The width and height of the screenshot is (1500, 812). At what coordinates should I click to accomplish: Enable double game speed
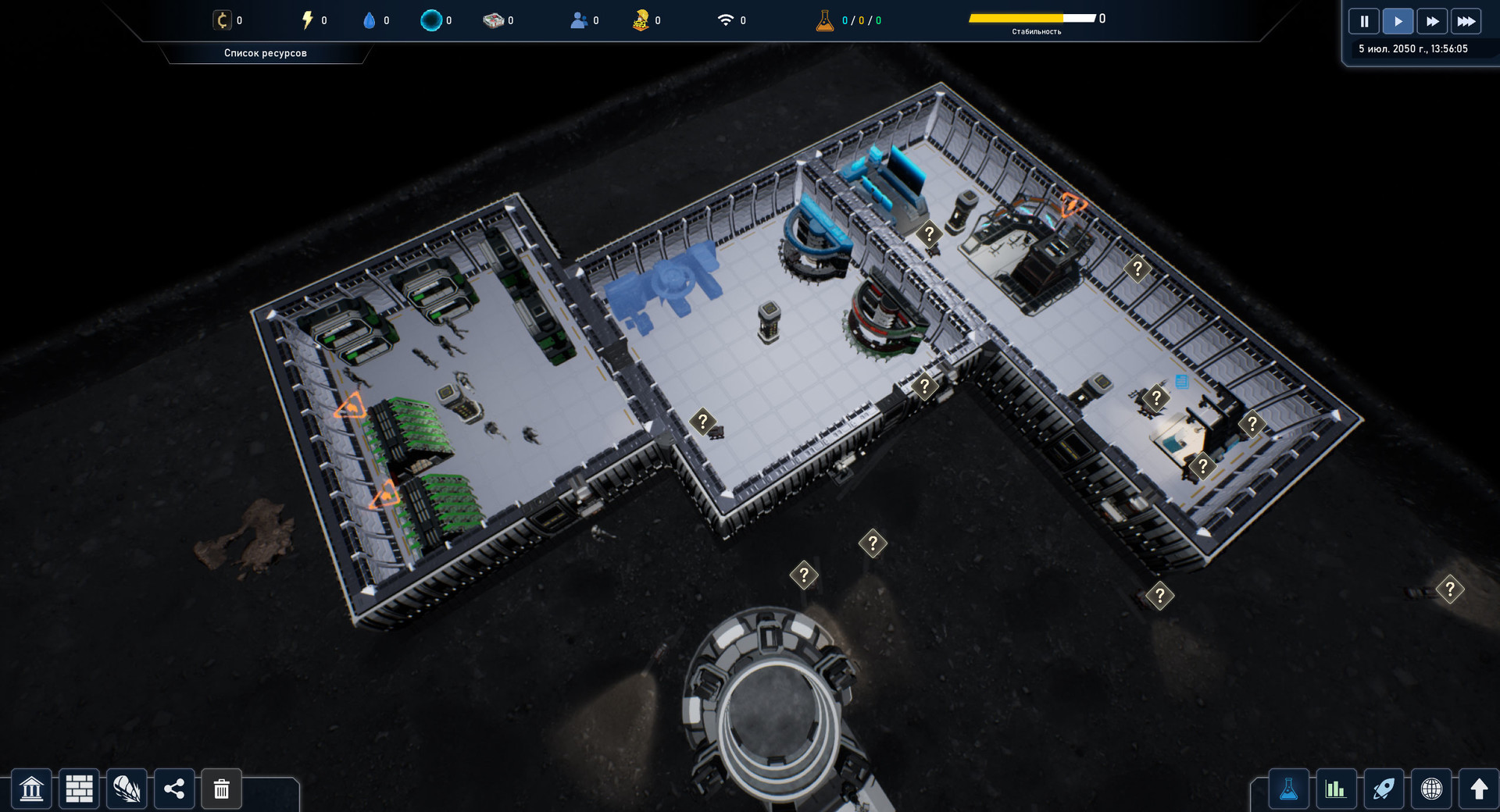coord(1432,21)
